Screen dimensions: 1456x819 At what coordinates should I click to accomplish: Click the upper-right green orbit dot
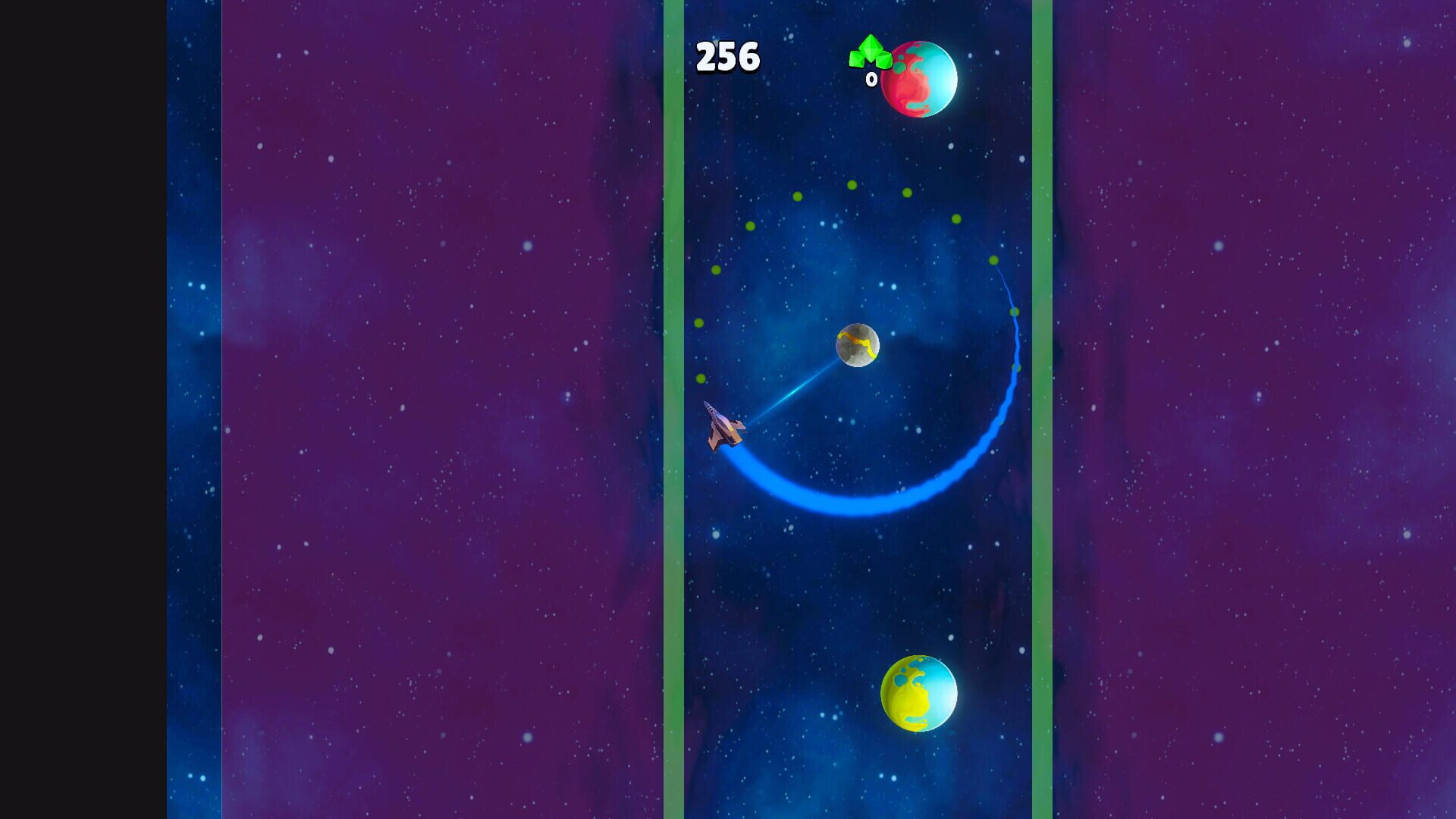(958, 218)
